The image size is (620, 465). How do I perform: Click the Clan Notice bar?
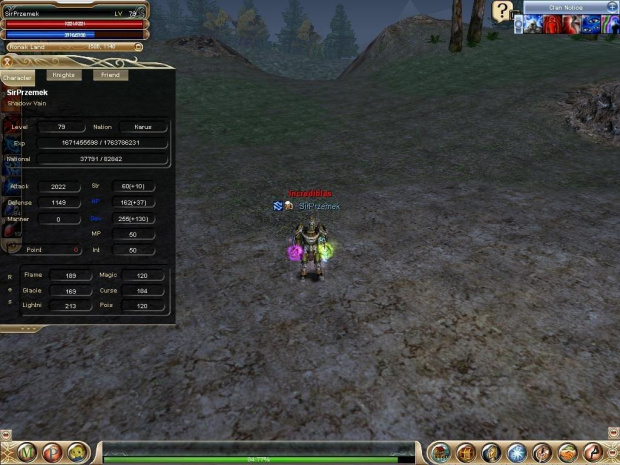(x=566, y=7)
